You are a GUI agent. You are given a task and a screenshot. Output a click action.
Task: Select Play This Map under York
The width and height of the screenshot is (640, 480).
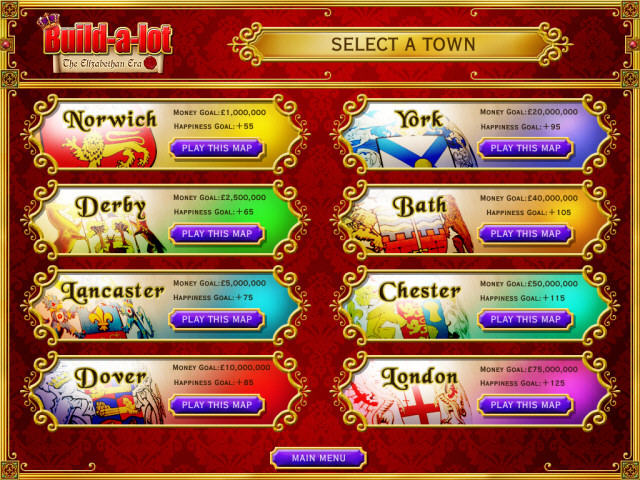[525, 148]
